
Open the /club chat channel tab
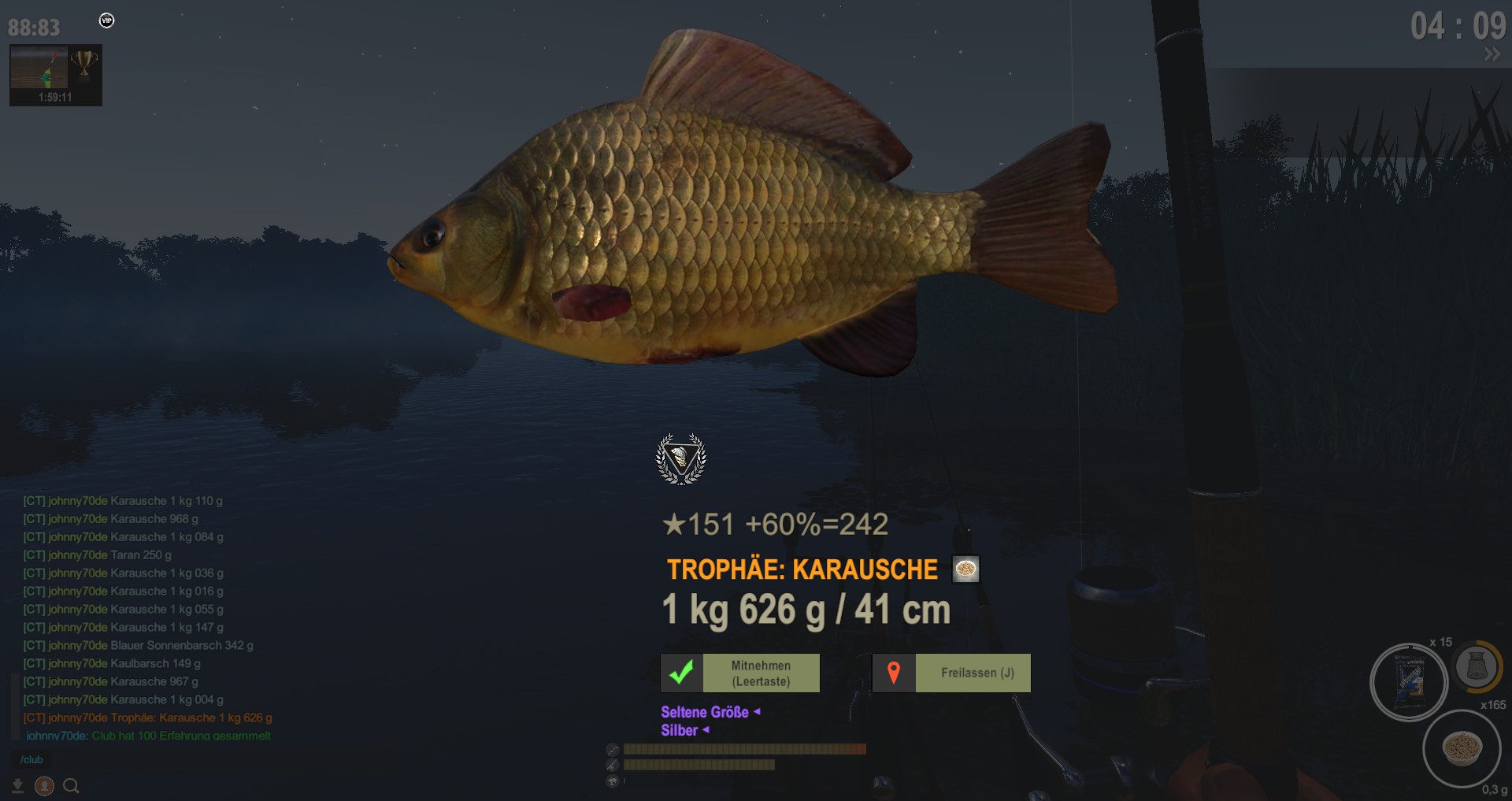point(31,760)
